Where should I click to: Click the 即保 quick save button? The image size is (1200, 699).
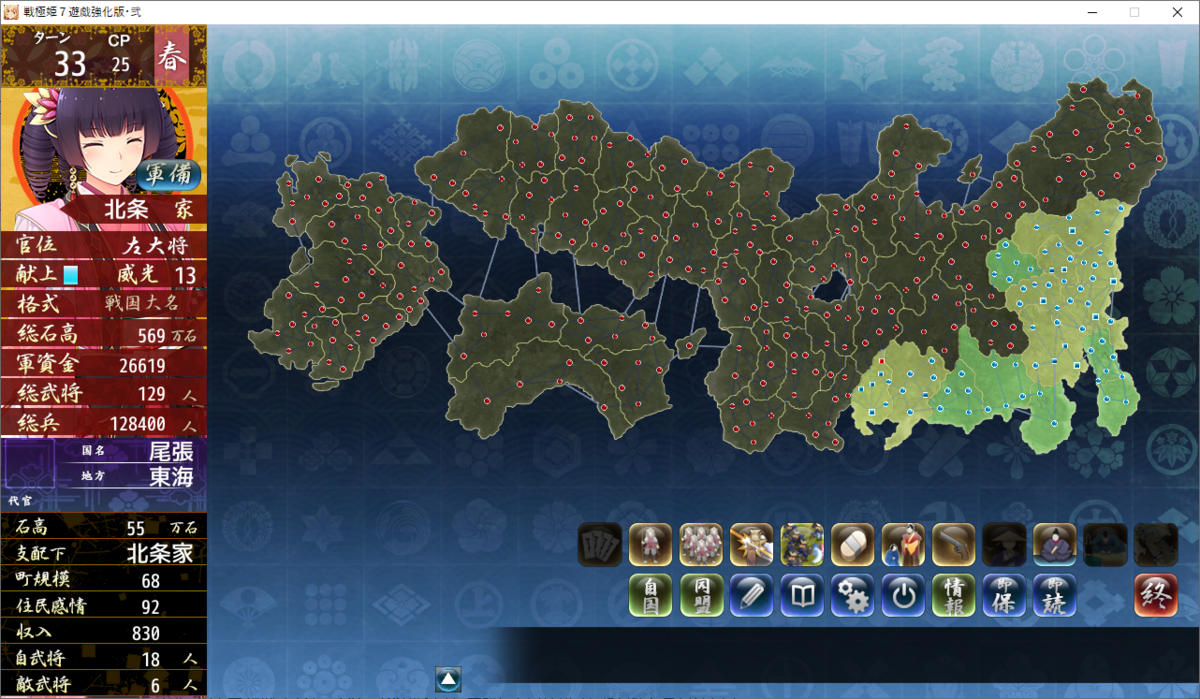1004,595
